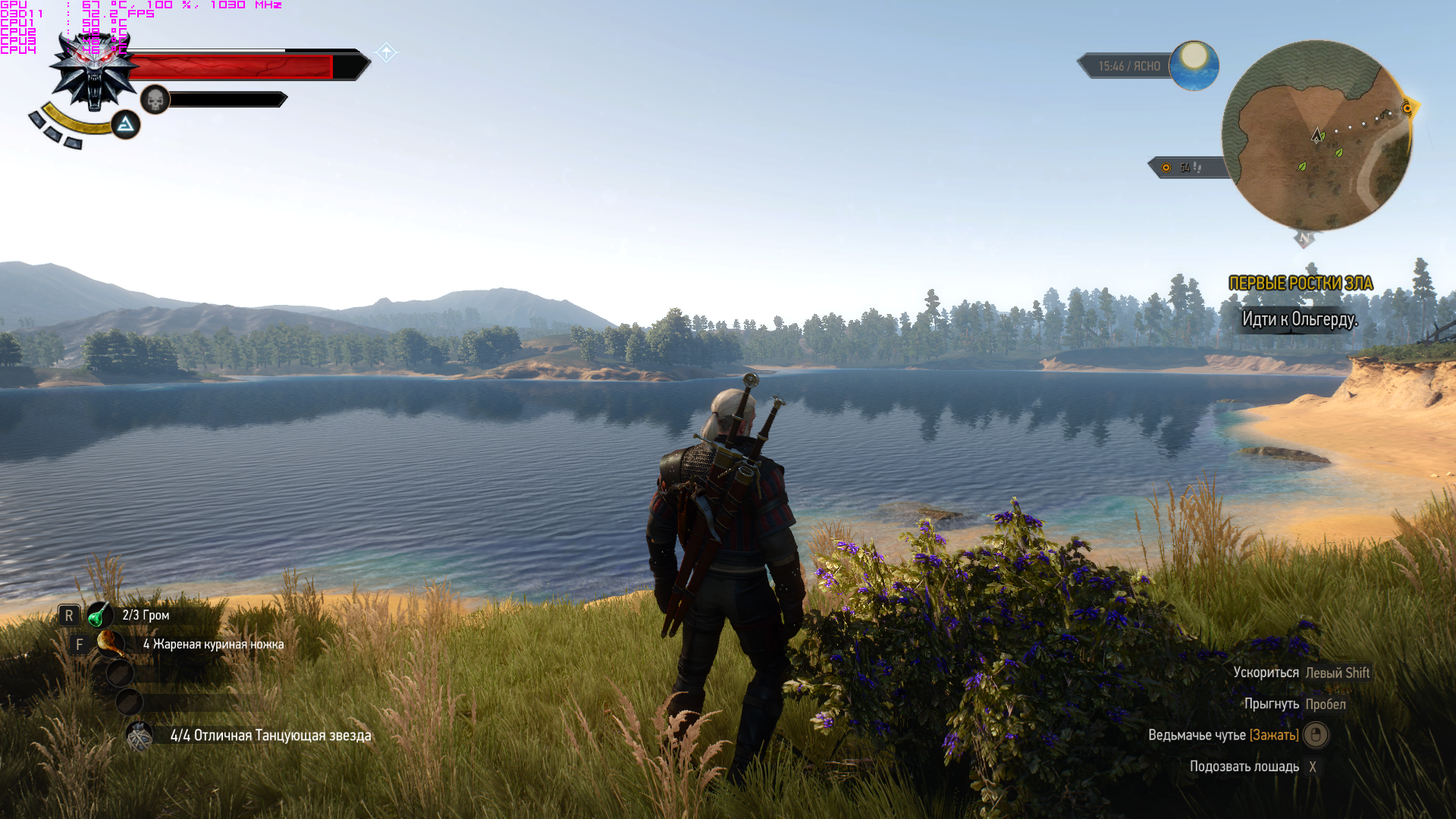Click the circular minimap
This screenshot has width=1456, height=819.
[1316, 136]
